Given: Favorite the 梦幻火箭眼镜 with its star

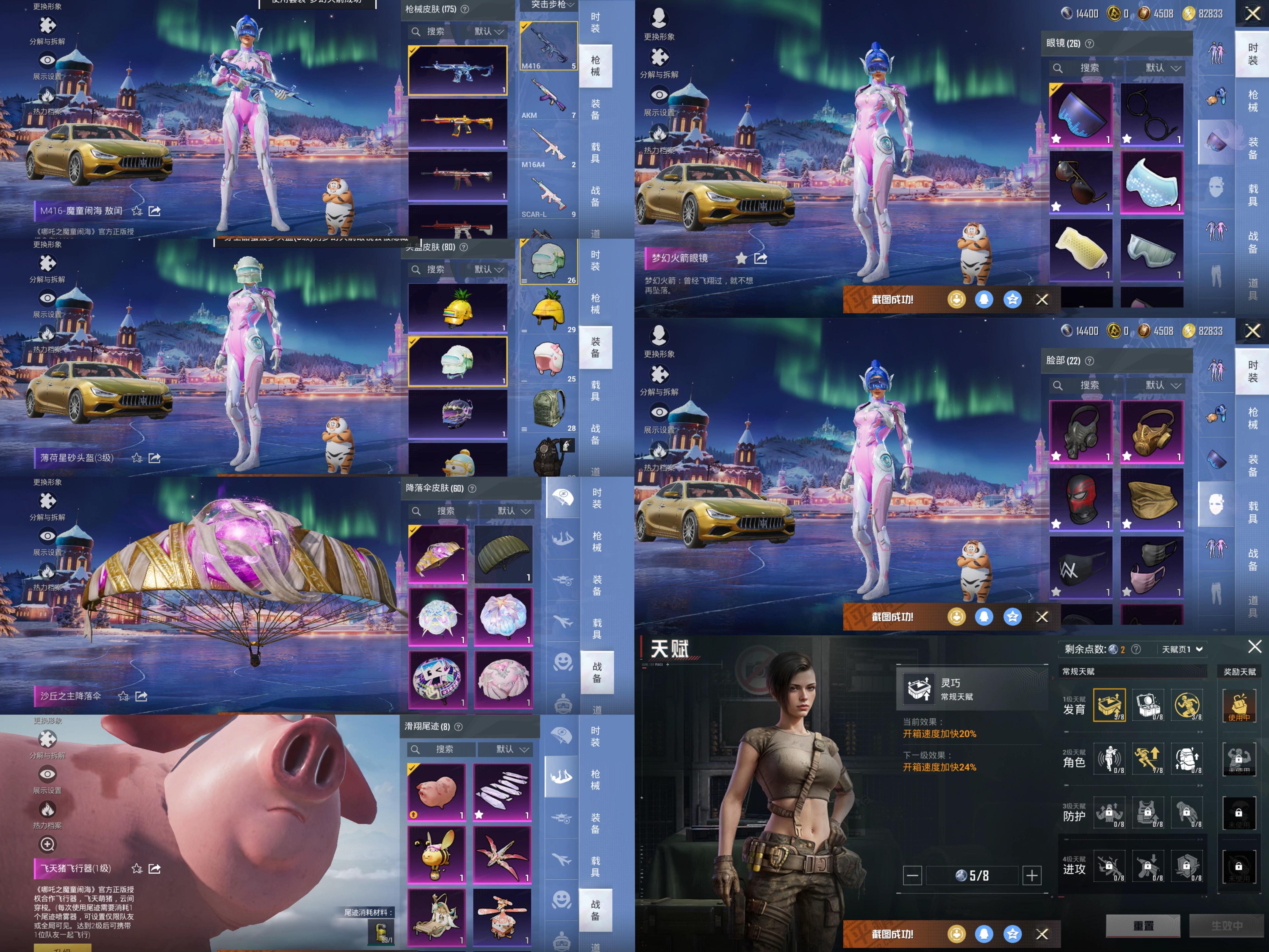Looking at the screenshot, I should [741, 258].
